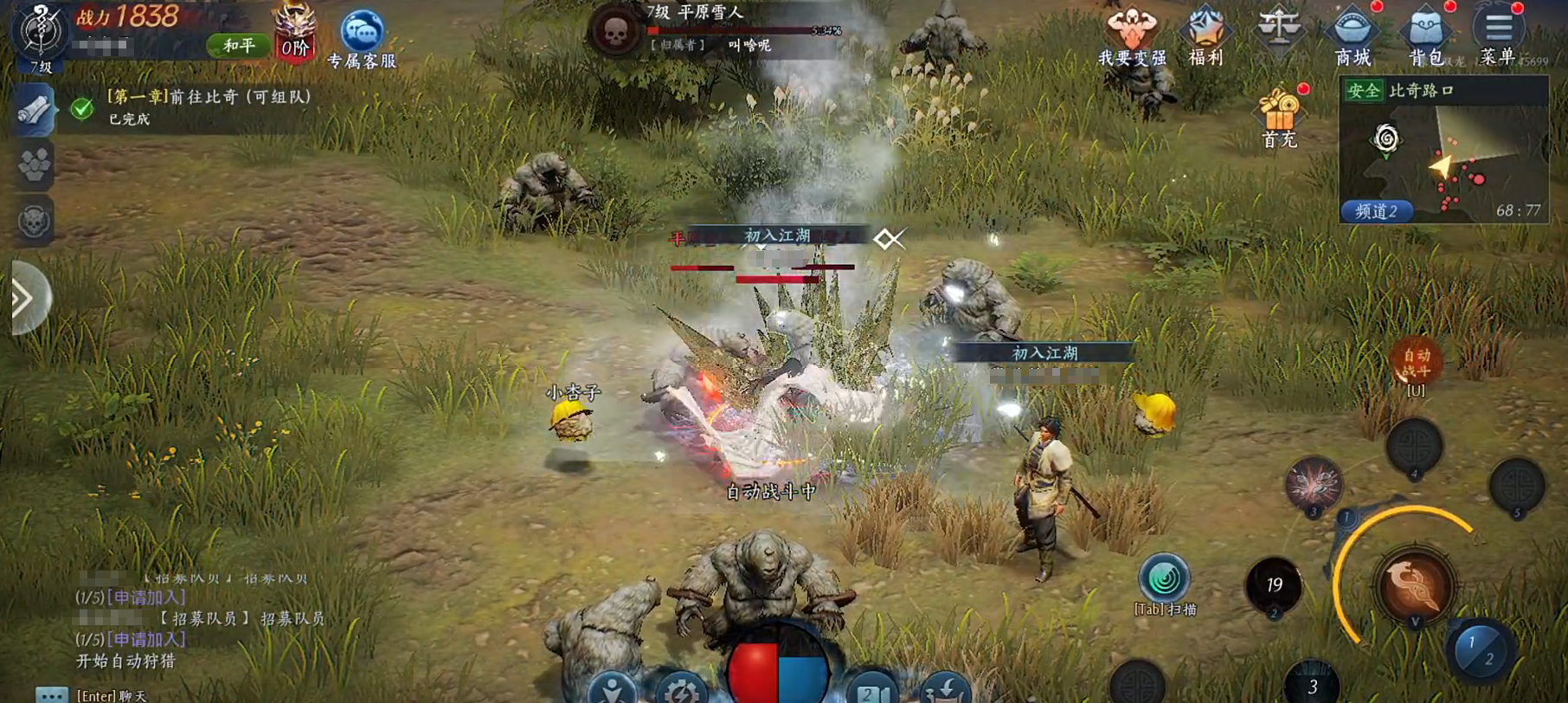Select the skull boss icon on left sidebar

(x=35, y=222)
